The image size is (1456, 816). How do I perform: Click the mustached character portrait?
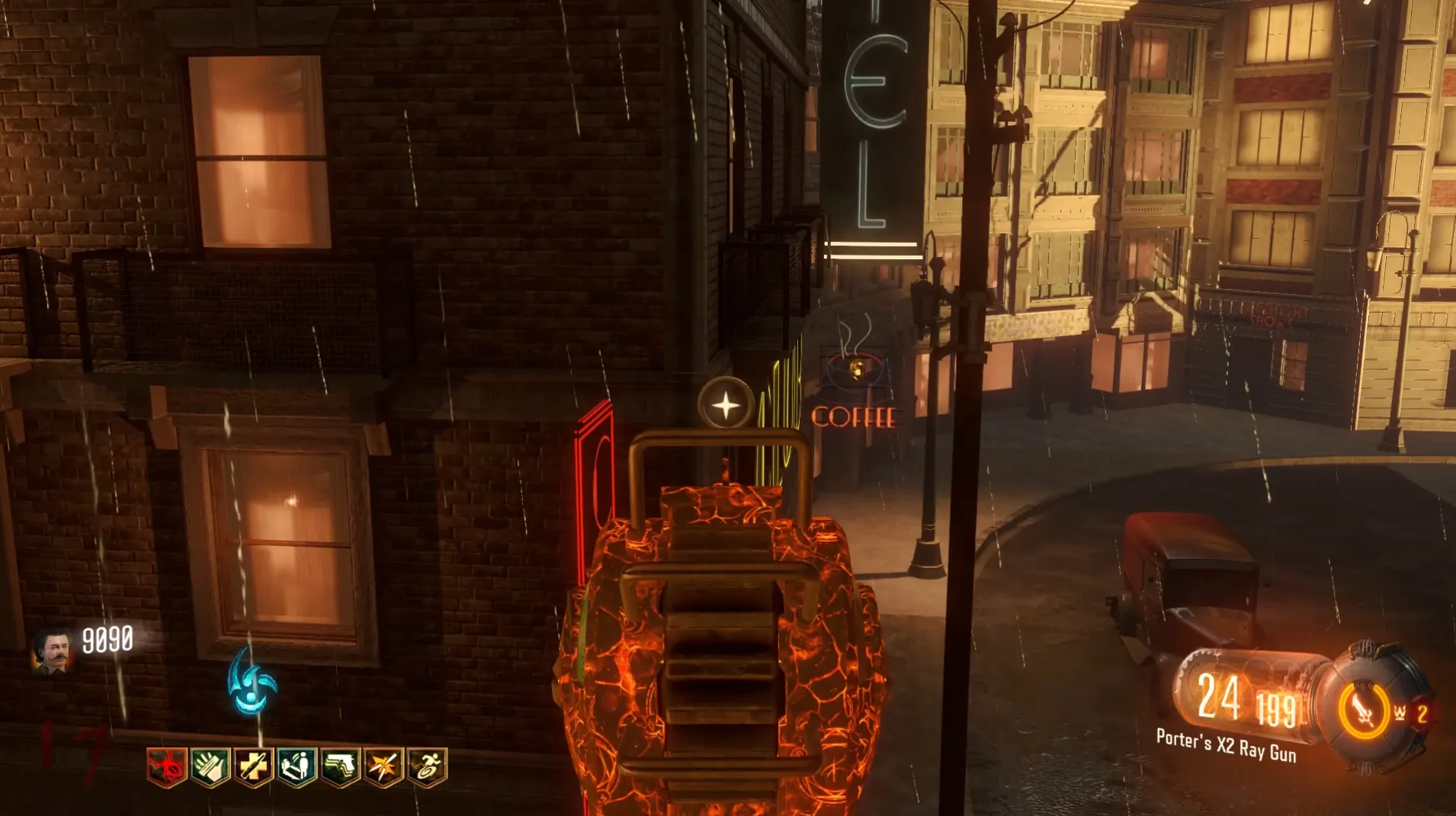52,652
